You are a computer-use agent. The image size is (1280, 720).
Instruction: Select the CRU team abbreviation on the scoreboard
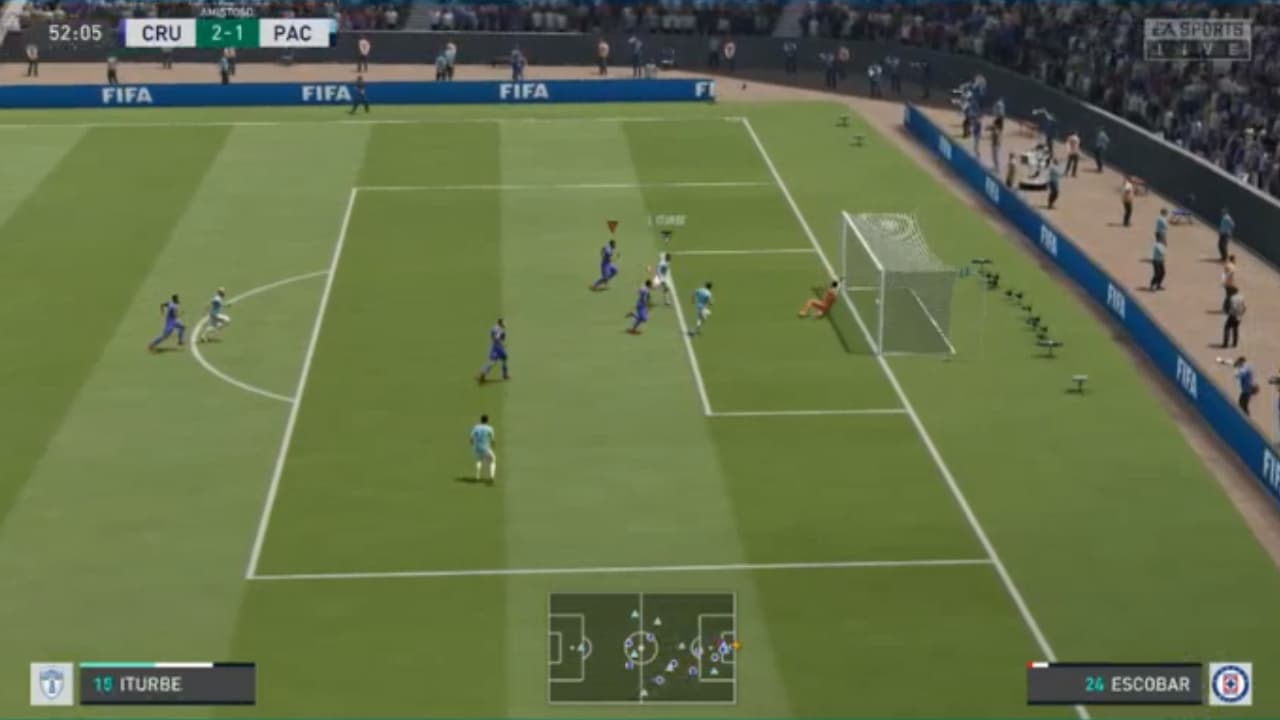tap(159, 32)
